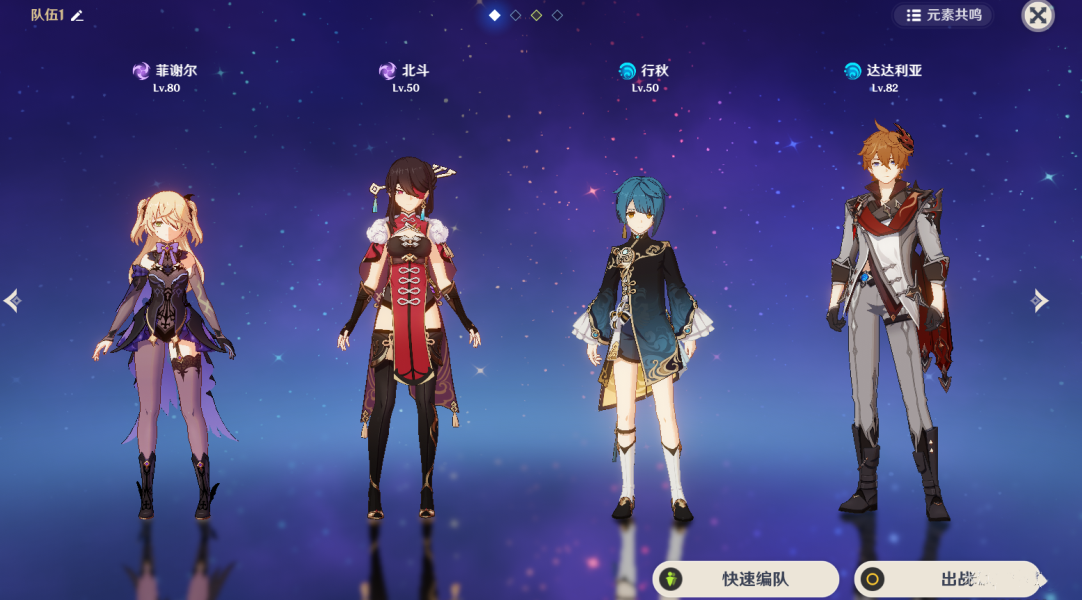Image resolution: width=1082 pixels, height=600 pixels.
Task: Switch to the yellow diamond team page
Action: 536,15
